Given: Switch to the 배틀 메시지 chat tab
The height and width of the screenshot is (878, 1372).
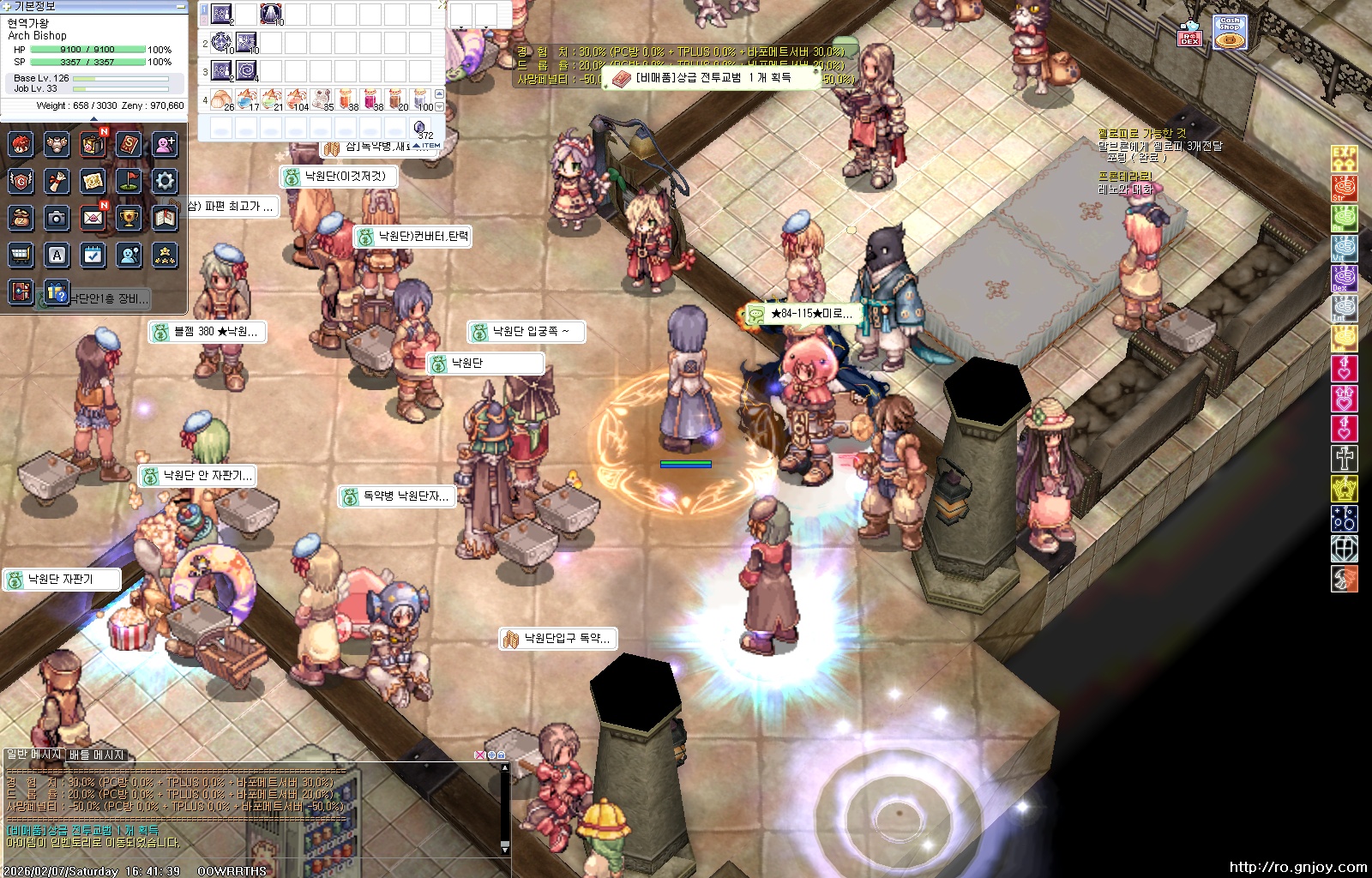Looking at the screenshot, I should 97,755.
